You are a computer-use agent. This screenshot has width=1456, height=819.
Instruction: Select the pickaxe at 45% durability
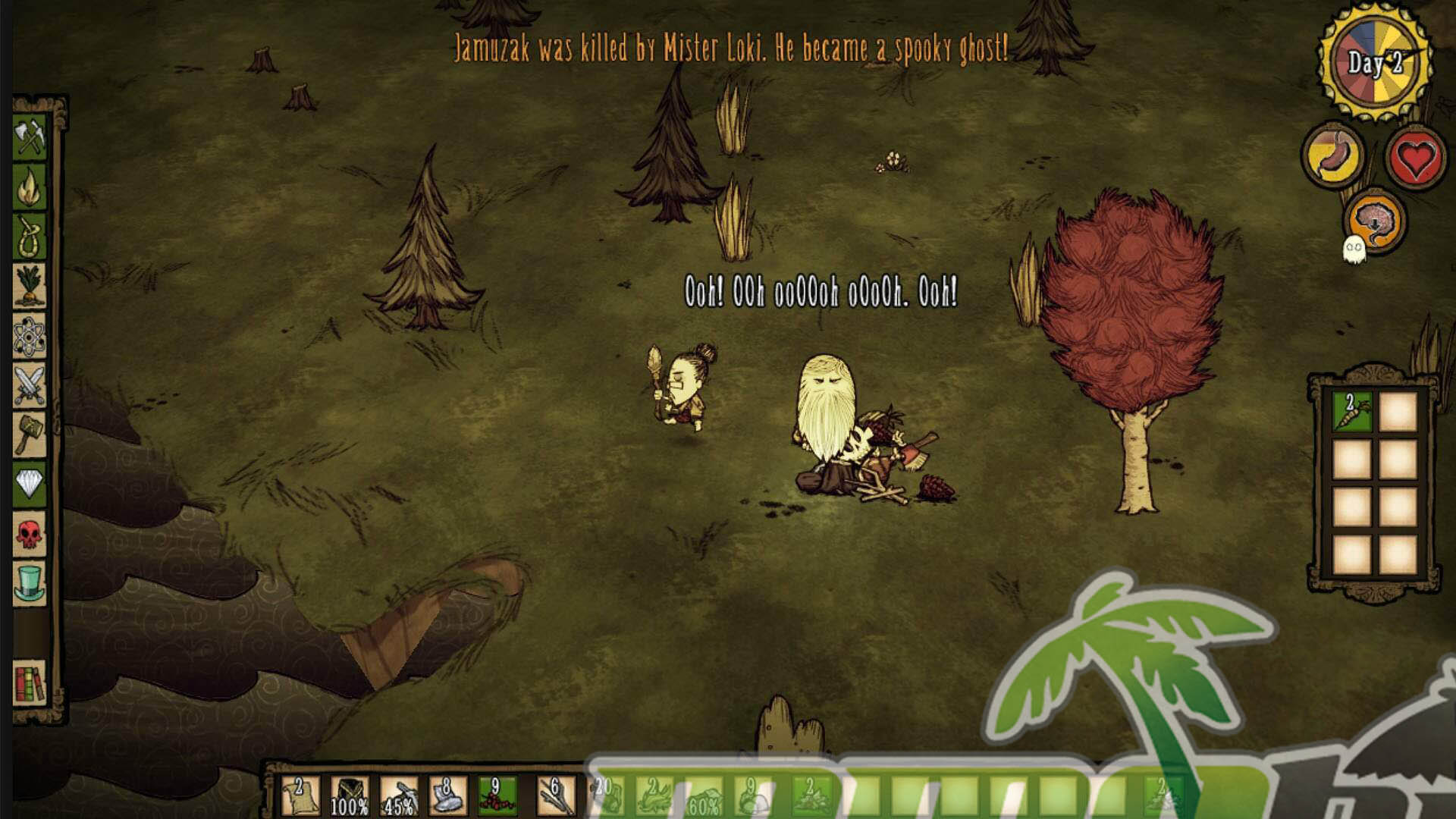[x=398, y=796]
